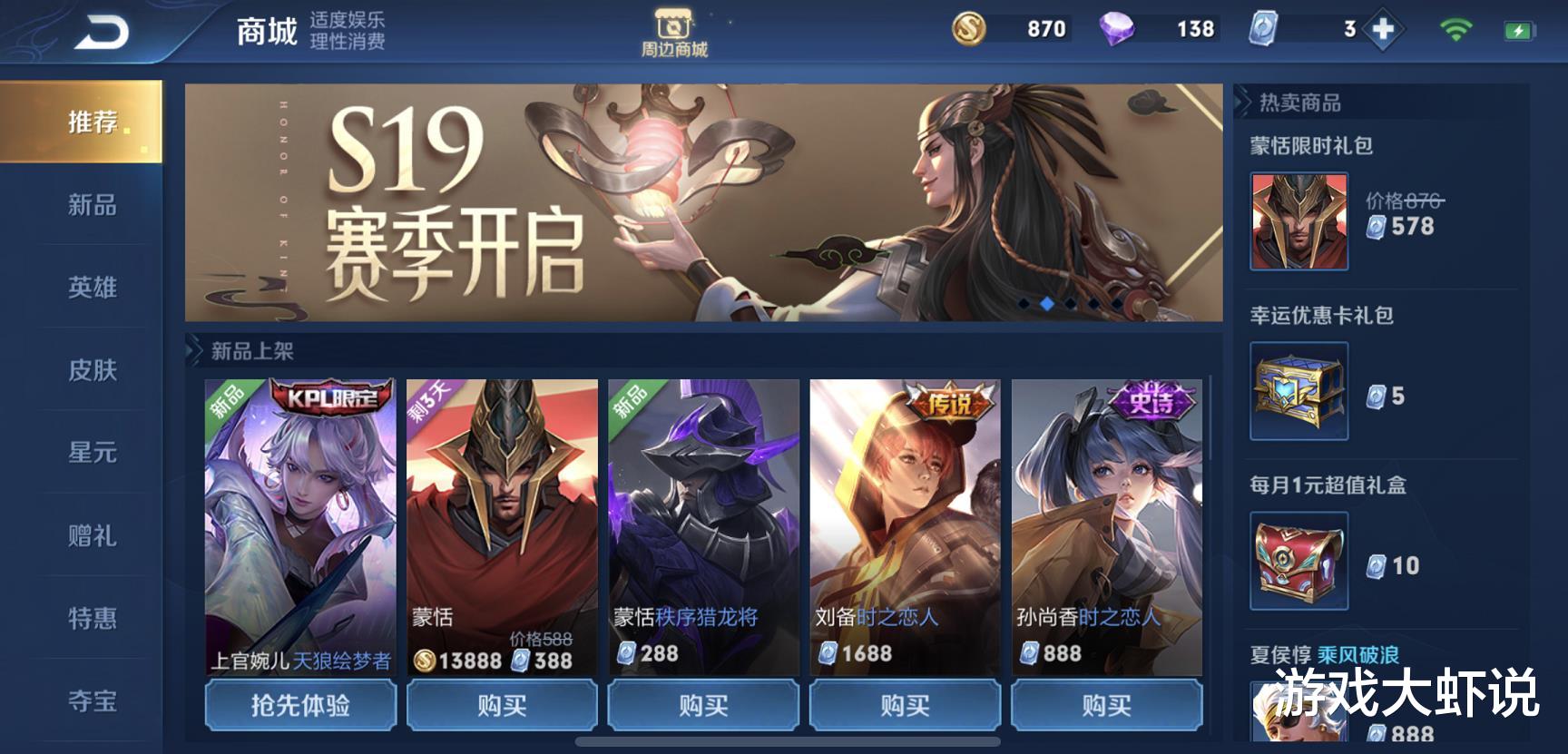Click 抢先体验 for 上官婉儿 天狼绘梦者
Image resolution: width=1568 pixels, height=754 pixels.
coord(300,705)
